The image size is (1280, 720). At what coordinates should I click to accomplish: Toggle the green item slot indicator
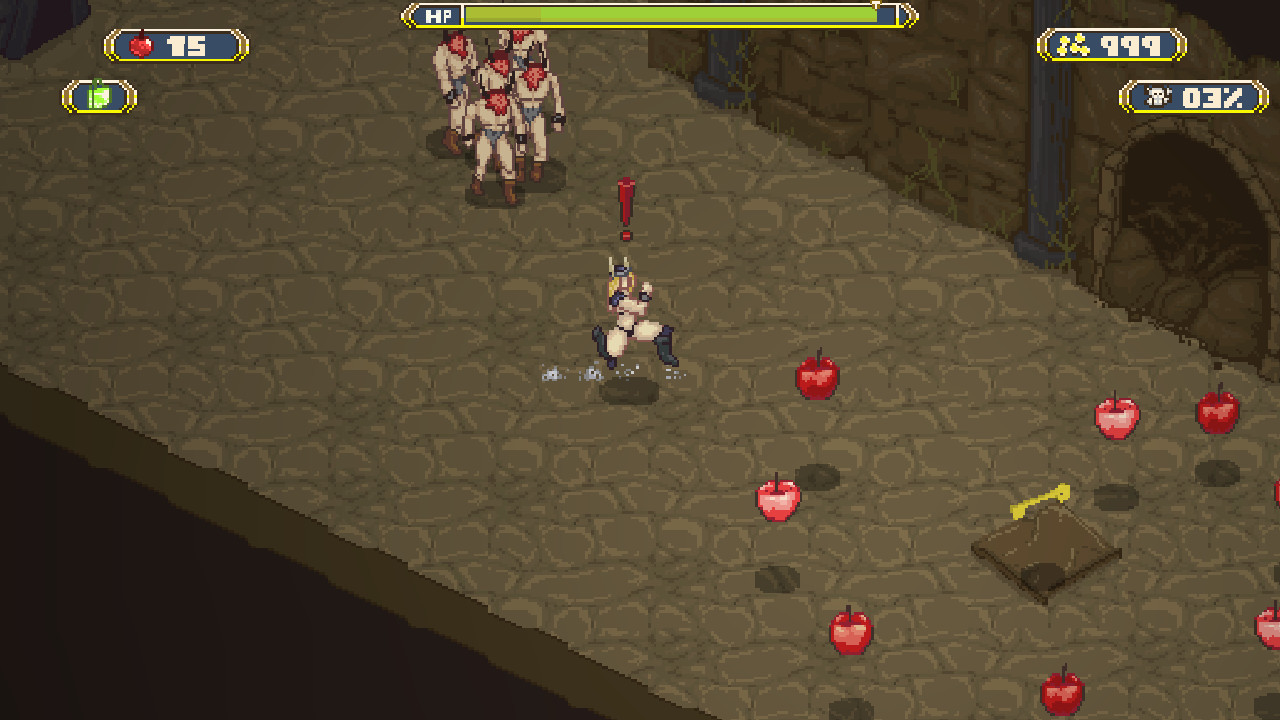point(97,95)
